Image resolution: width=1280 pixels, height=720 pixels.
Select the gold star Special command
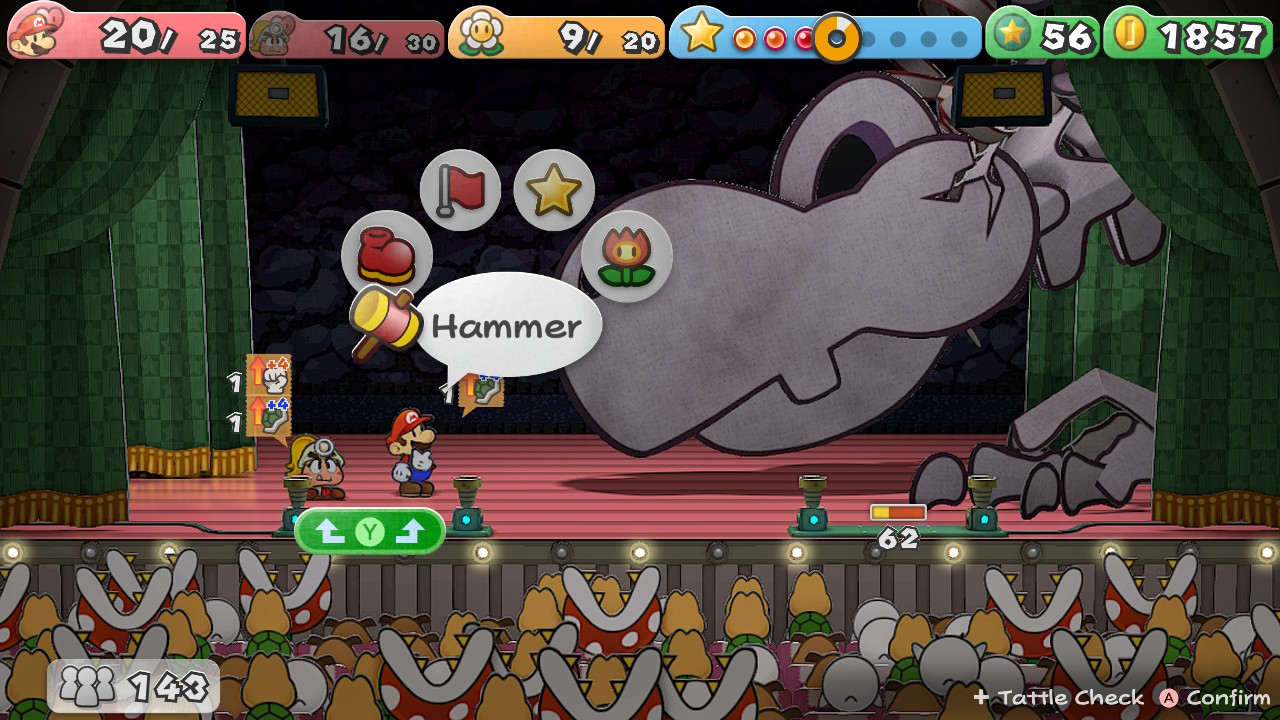click(x=554, y=190)
